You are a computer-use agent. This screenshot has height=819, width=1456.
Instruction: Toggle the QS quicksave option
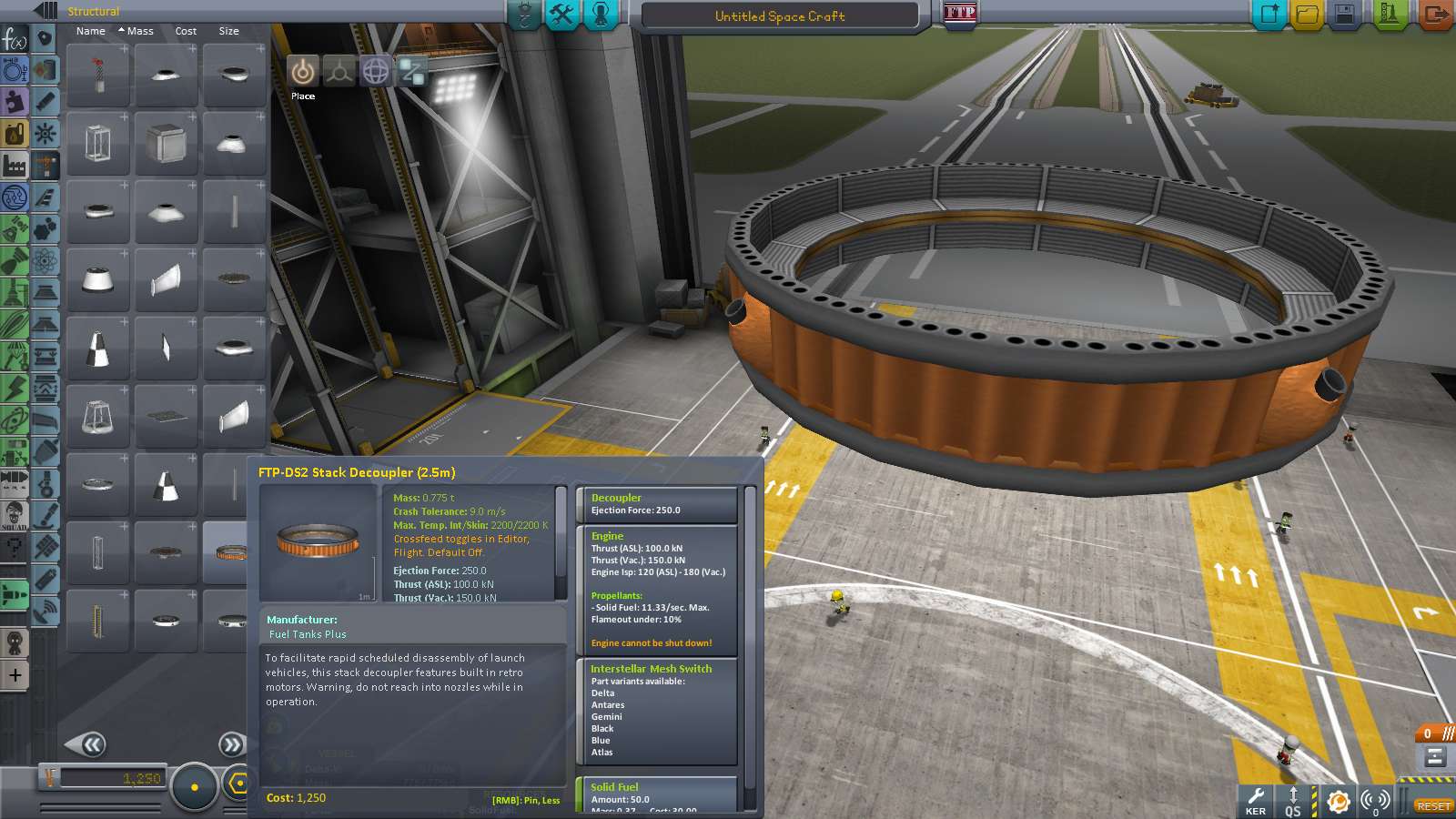[x=1292, y=803]
